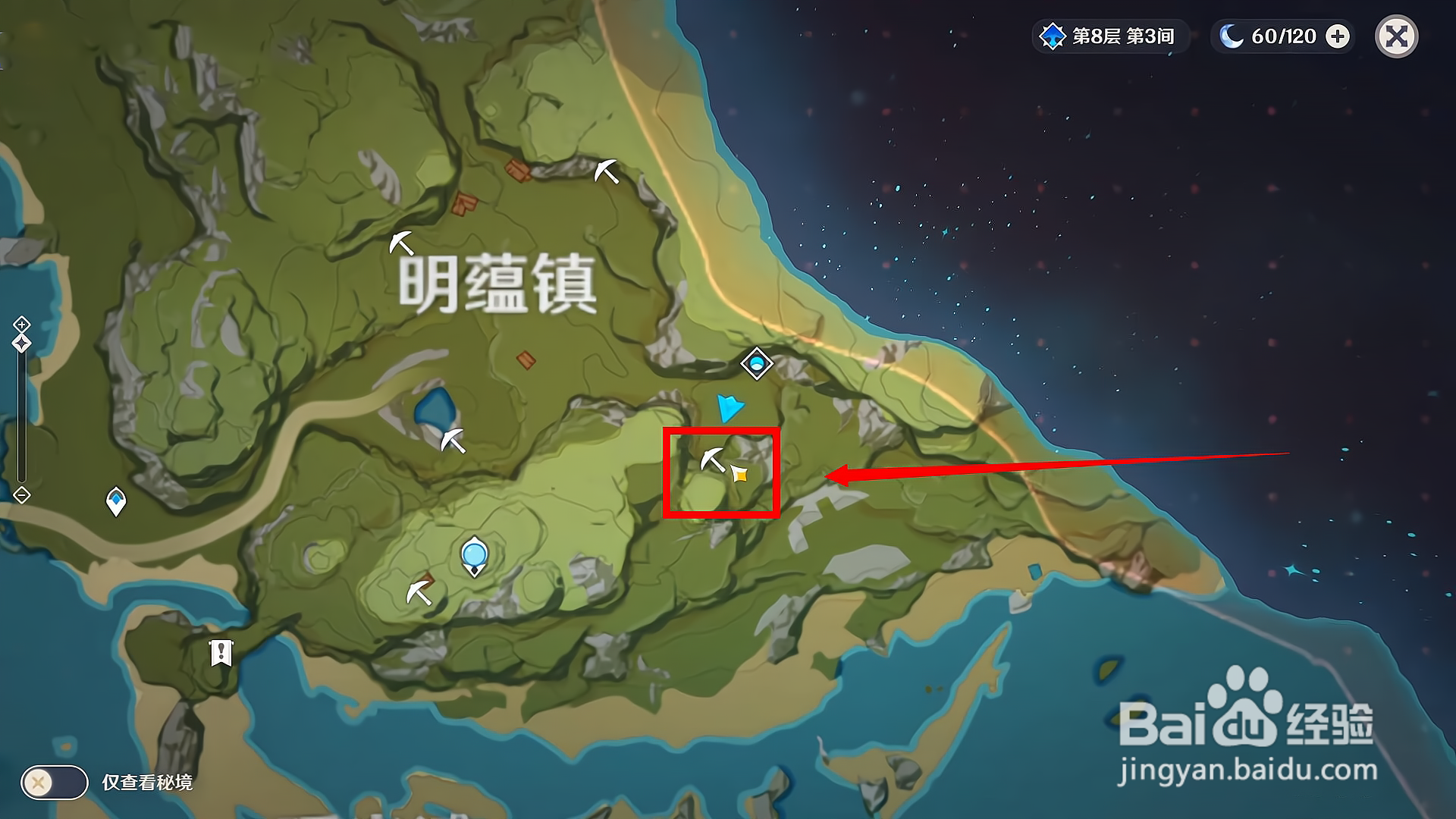The height and width of the screenshot is (819, 1456).
Task: Click the yellow custom pin next to the pickaxe
Action: (x=739, y=474)
